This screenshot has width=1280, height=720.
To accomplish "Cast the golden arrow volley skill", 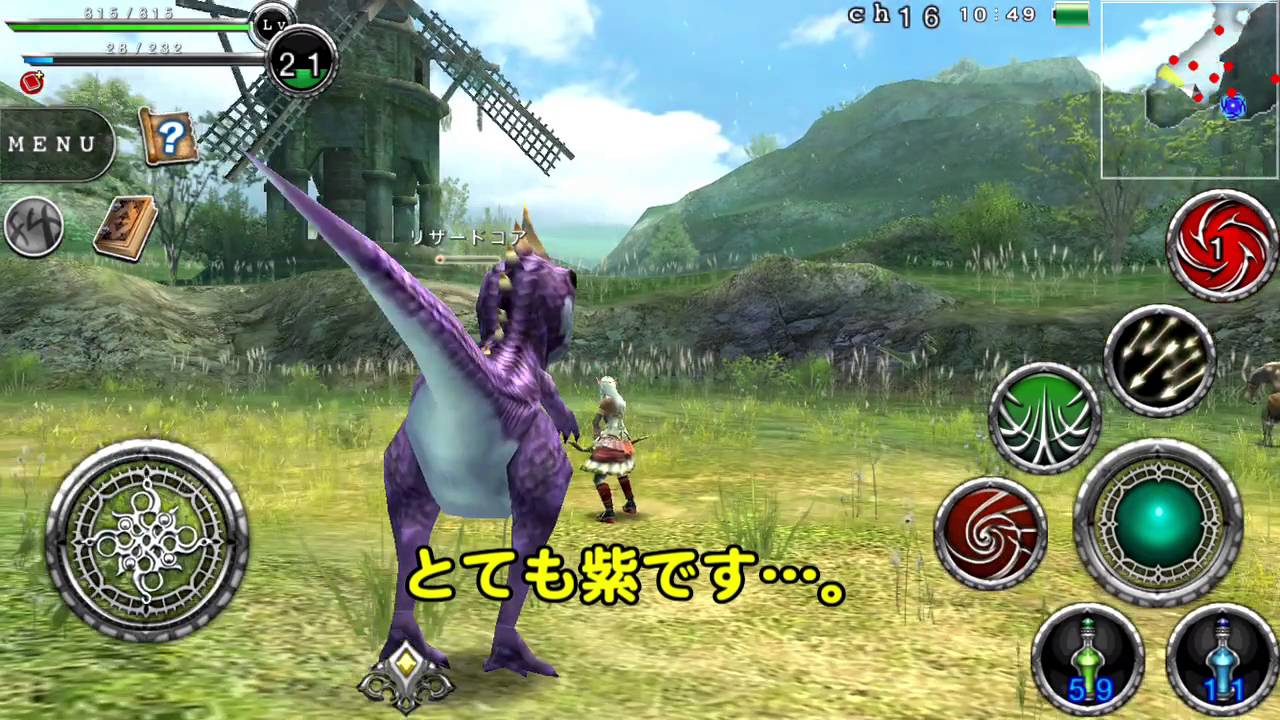I will [1158, 357].
